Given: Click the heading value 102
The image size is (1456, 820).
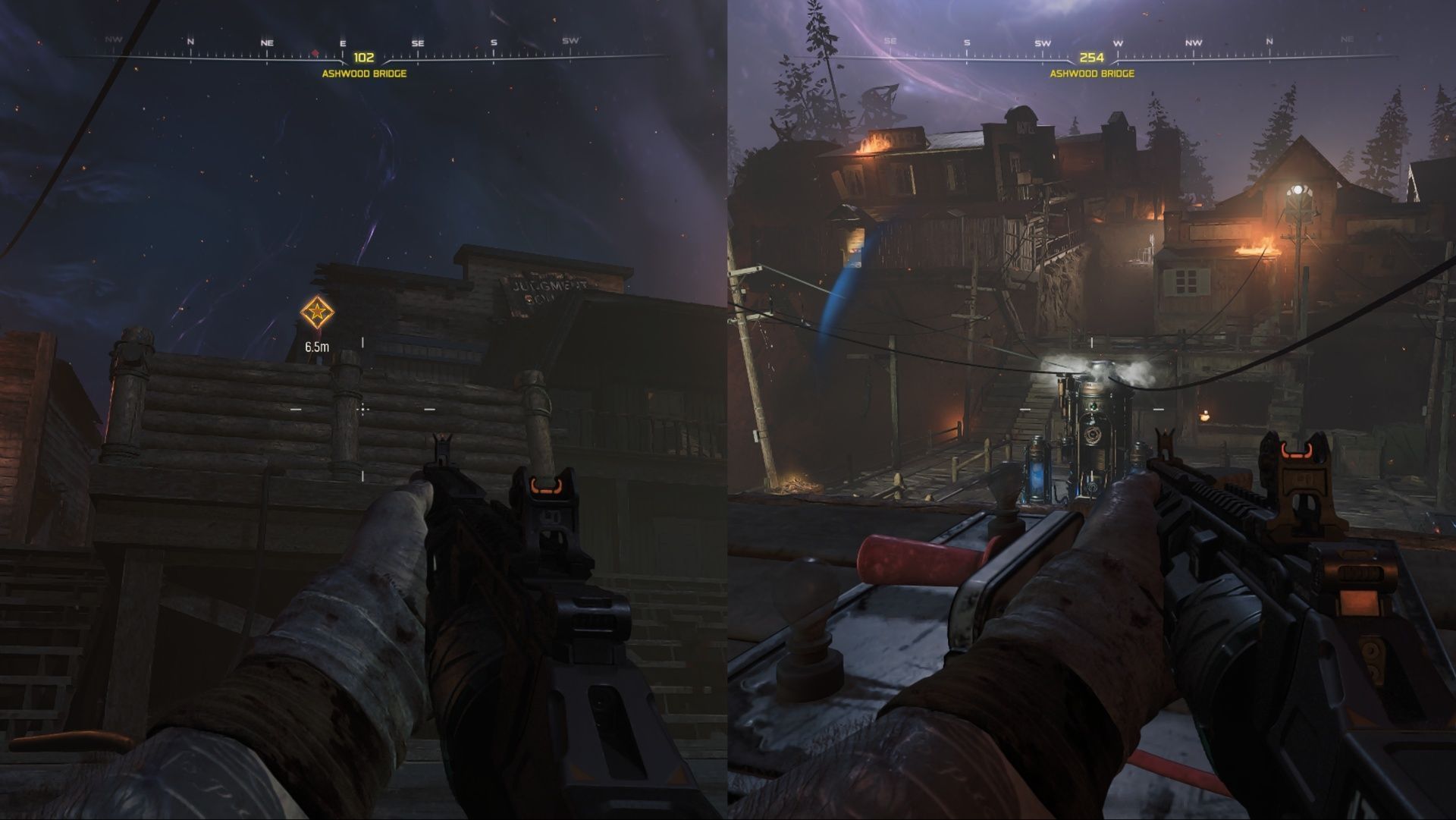Looking at the screenshot, I should tap(363, 56).
